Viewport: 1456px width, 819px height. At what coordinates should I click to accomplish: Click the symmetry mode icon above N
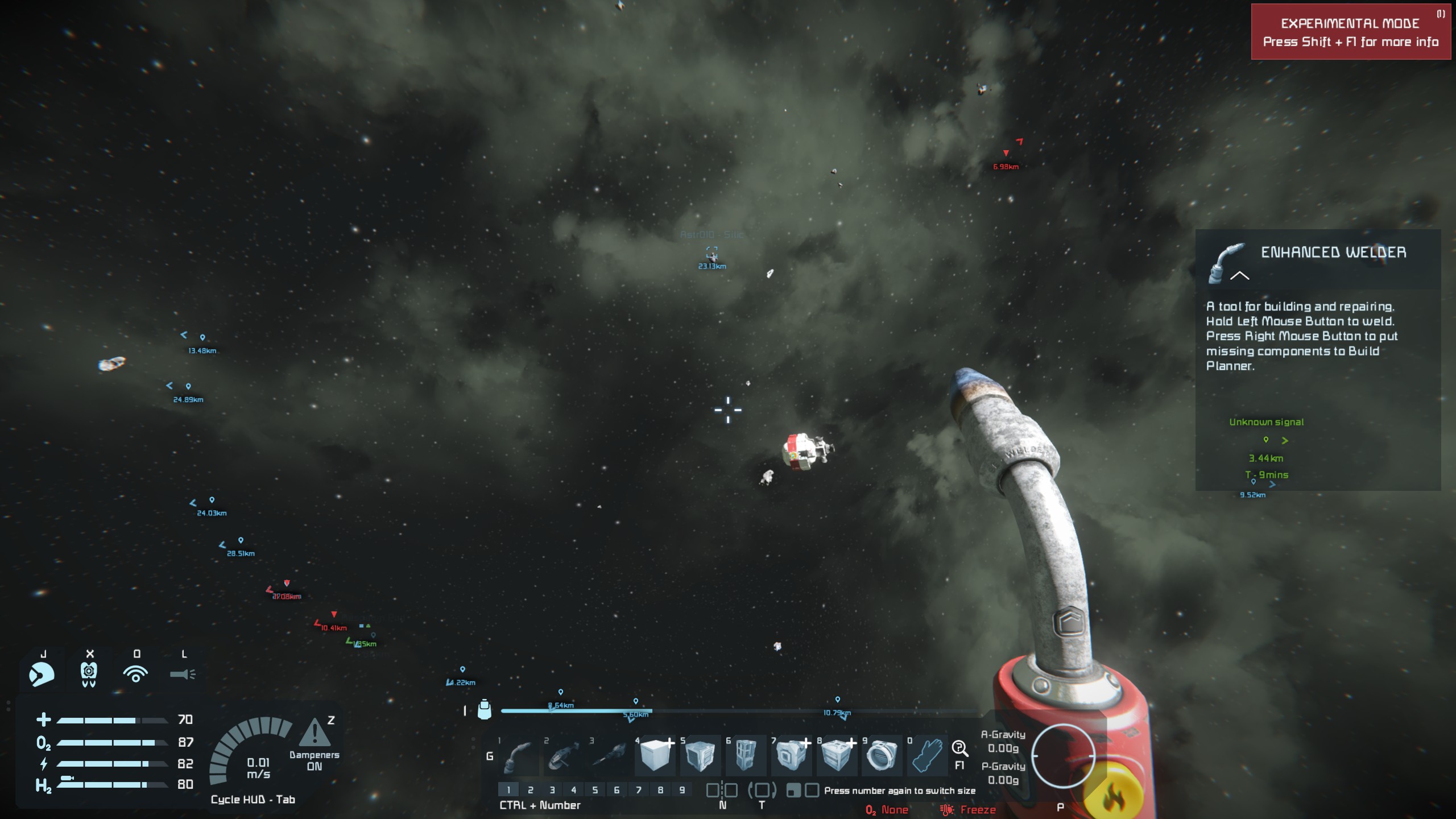pos(722,790)
